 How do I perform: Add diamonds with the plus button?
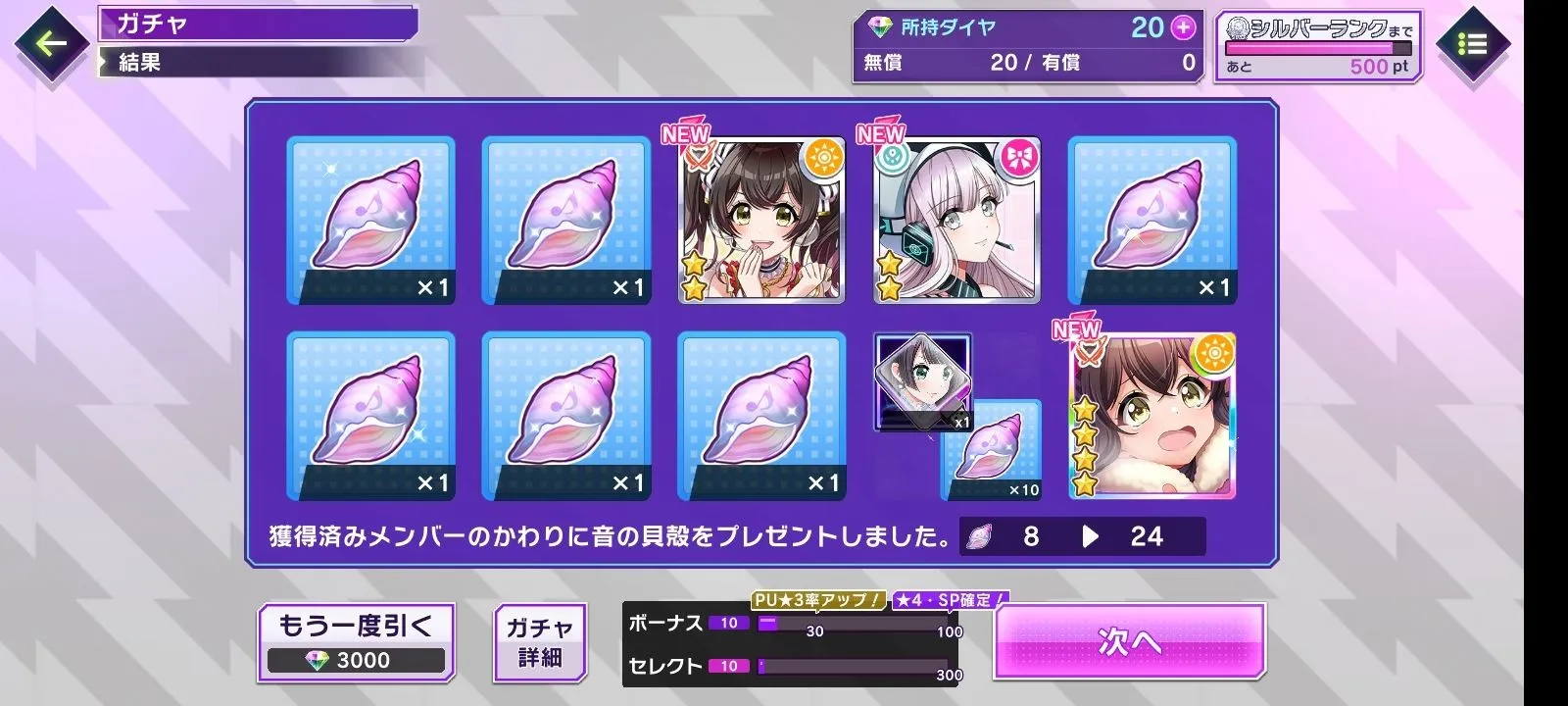(x=1184, y=27)
